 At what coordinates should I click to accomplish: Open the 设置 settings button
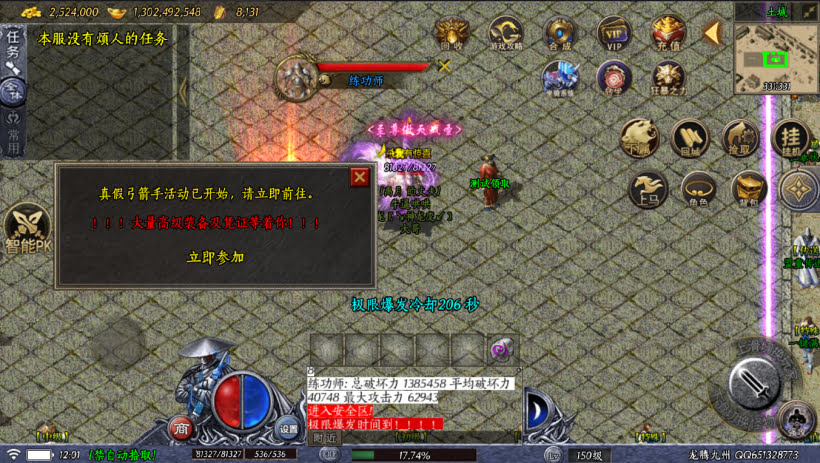pyautogui.click(x=288, y=428)
